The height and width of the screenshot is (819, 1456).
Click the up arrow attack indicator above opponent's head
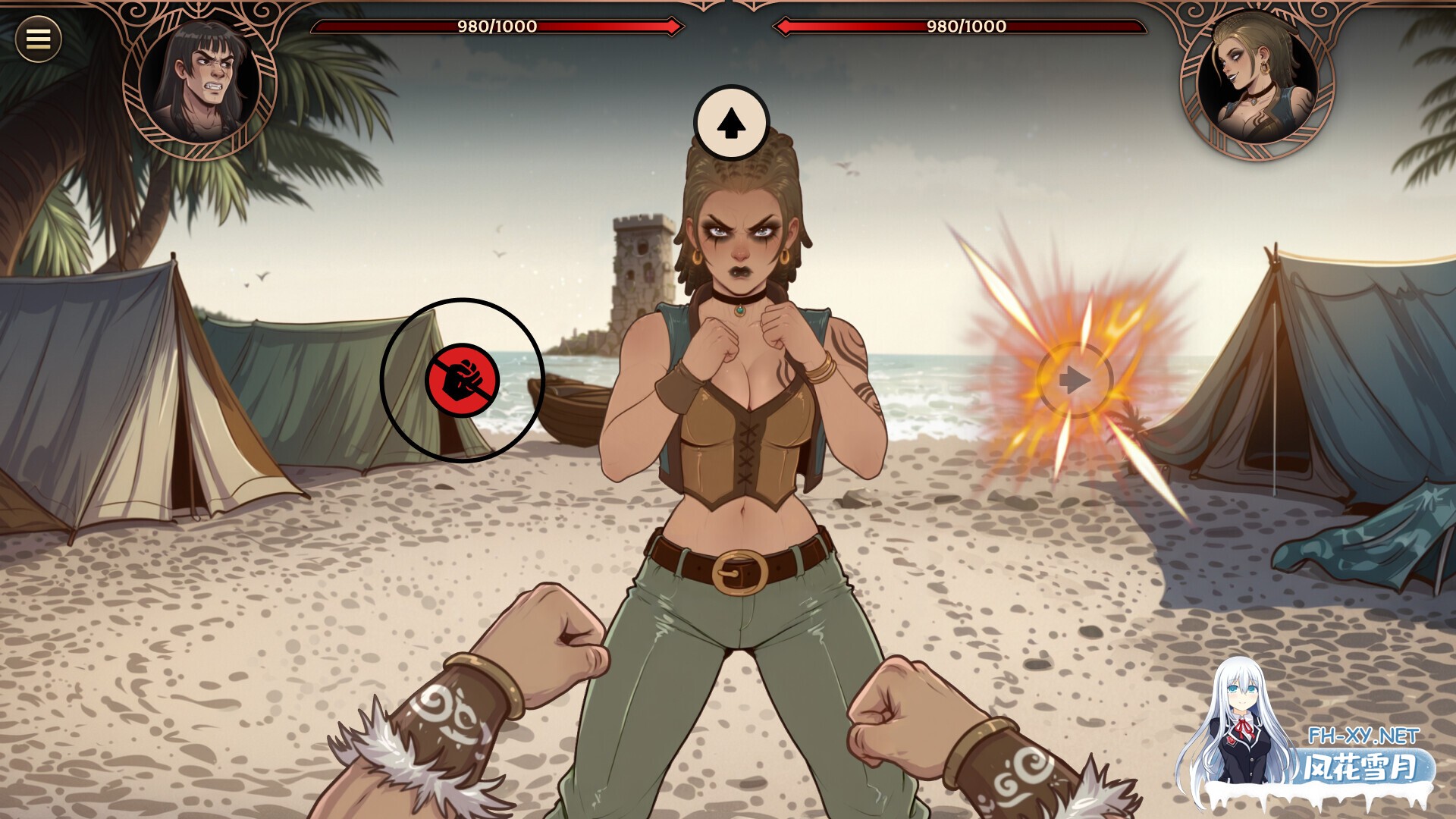(732, 121)
